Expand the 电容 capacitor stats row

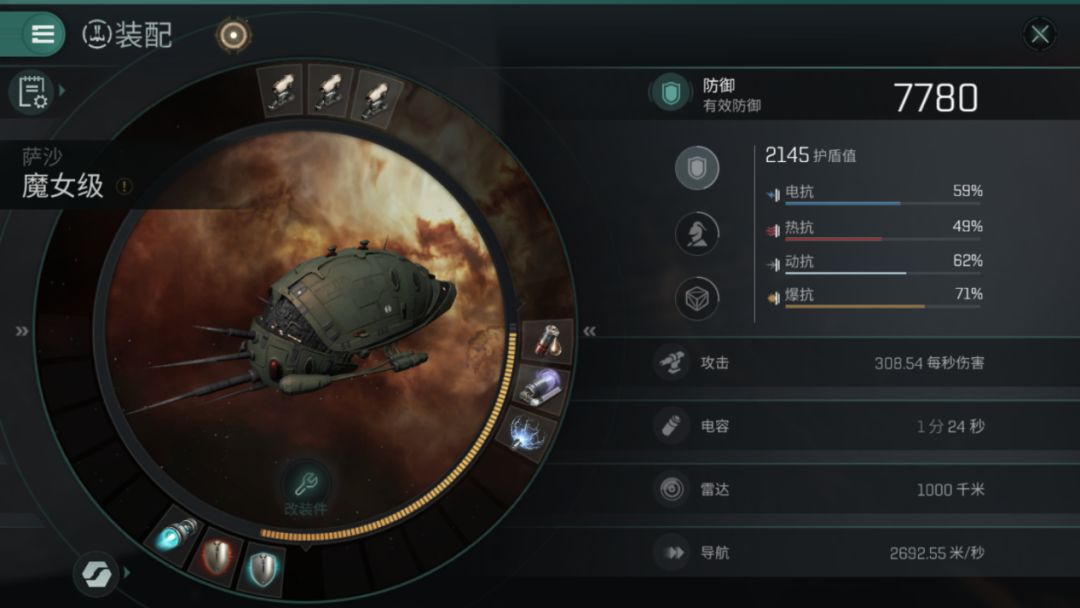[820, 427]
